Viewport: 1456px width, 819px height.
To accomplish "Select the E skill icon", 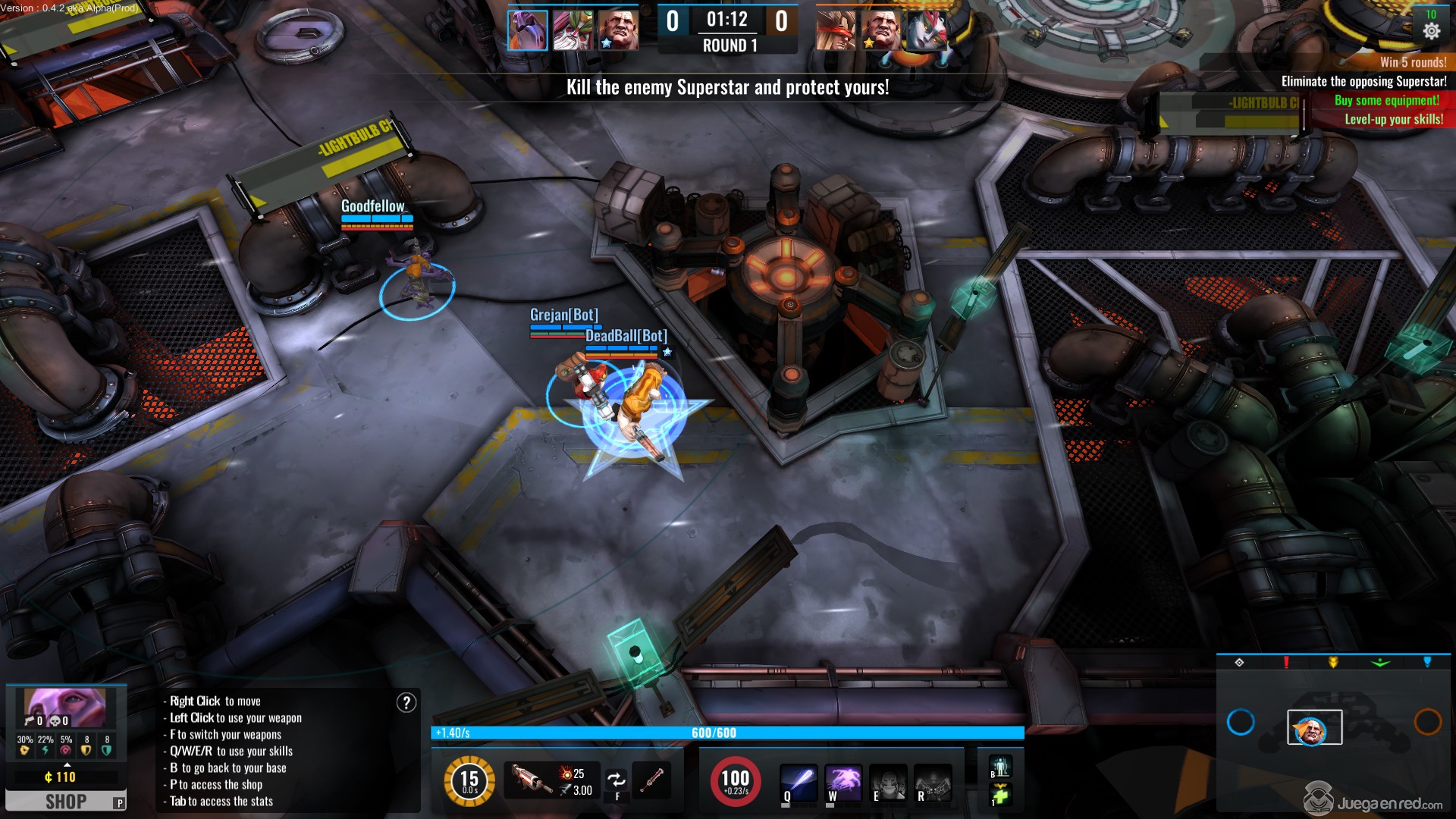I will tap(887, 783).
